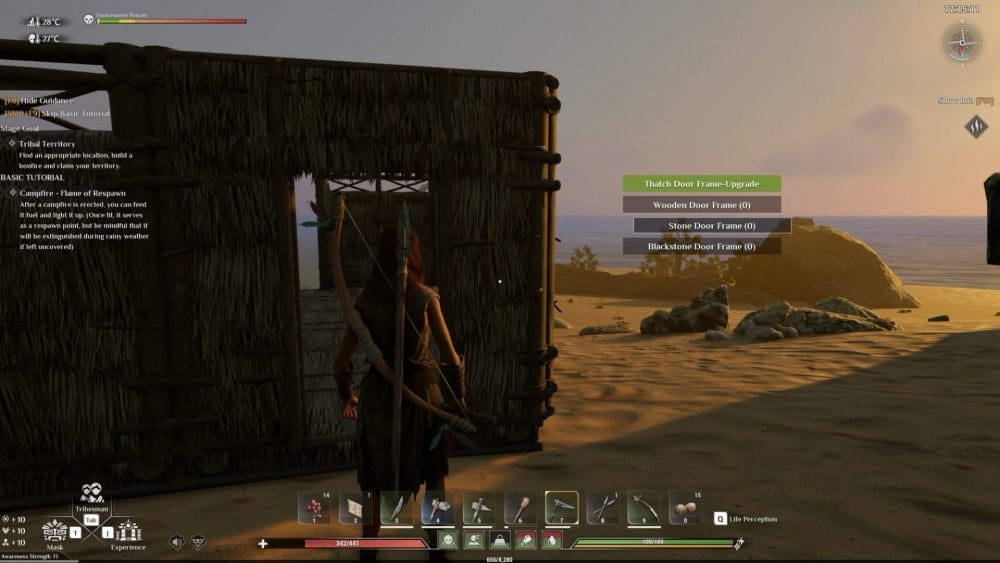Toggle the speaker sound icon
The width and height of the screenshot is (1000, 563).
pyautogui.click(x=178, y=542)
